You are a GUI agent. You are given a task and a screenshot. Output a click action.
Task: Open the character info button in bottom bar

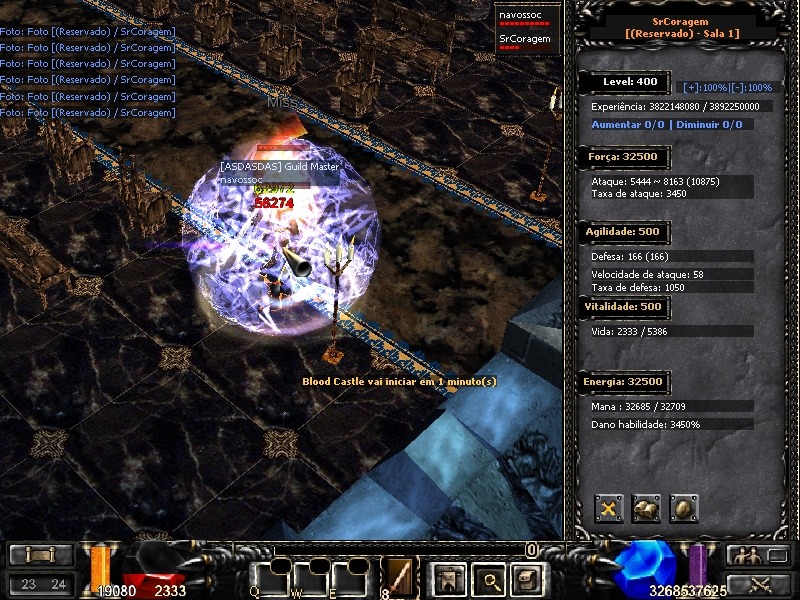pos(445,579)
